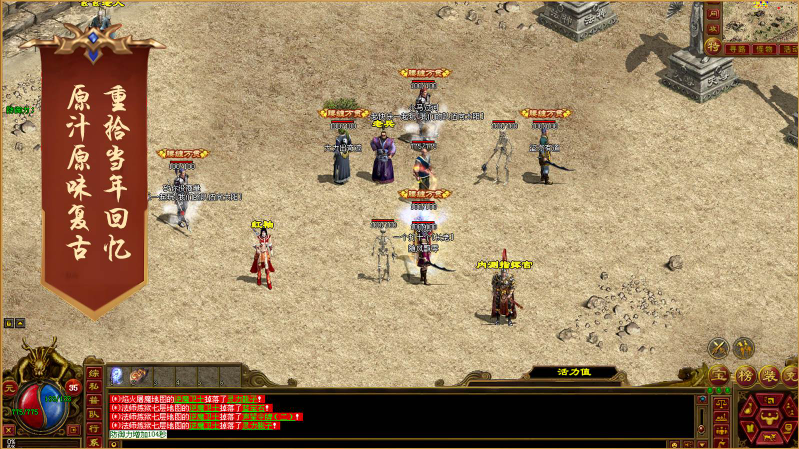Choose the 行 guild chat tab
Image resolution: width=799 pixels, height=449 pixels.
(92, 429)
